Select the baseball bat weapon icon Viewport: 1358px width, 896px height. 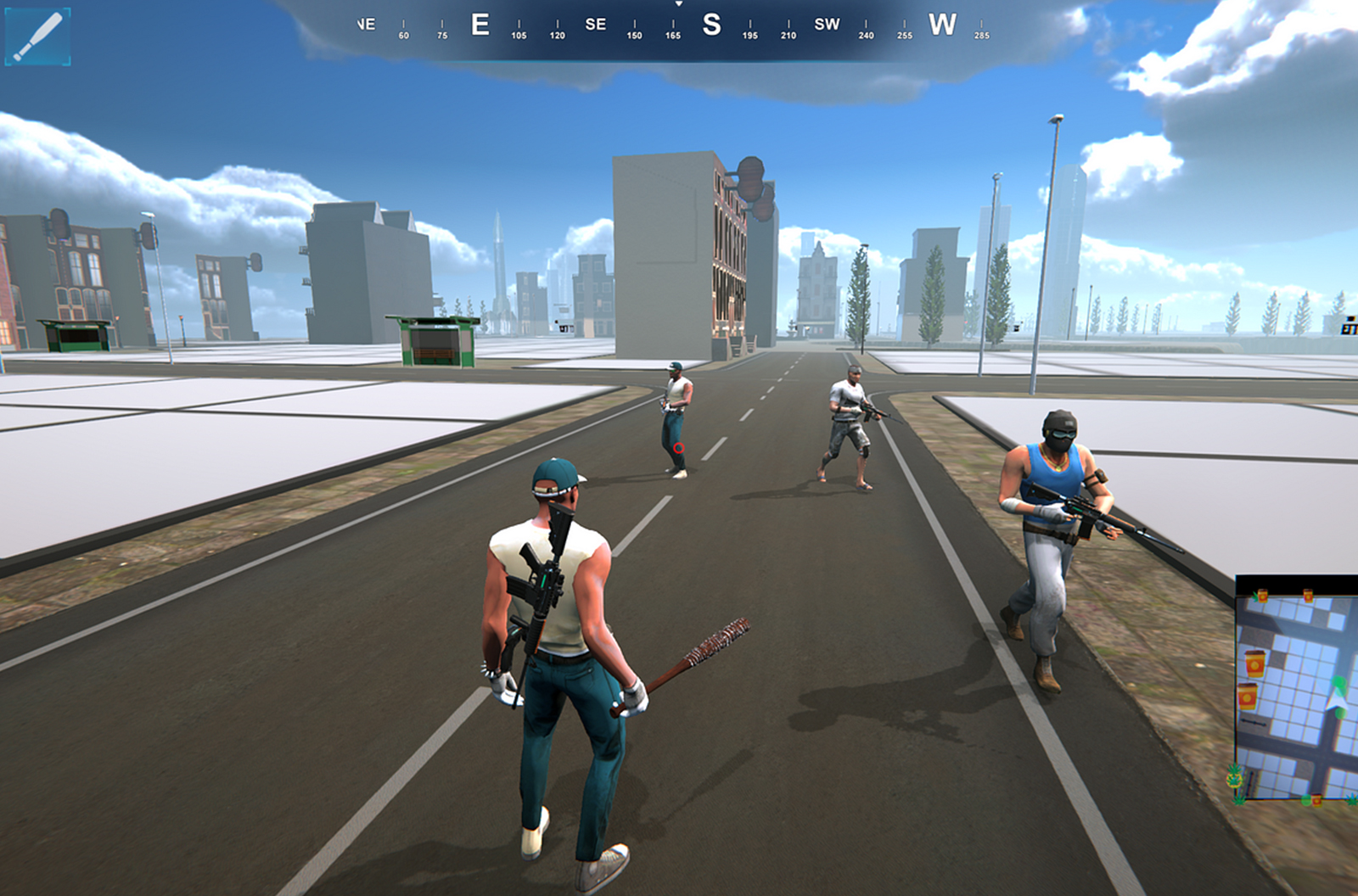pos(37,36)
